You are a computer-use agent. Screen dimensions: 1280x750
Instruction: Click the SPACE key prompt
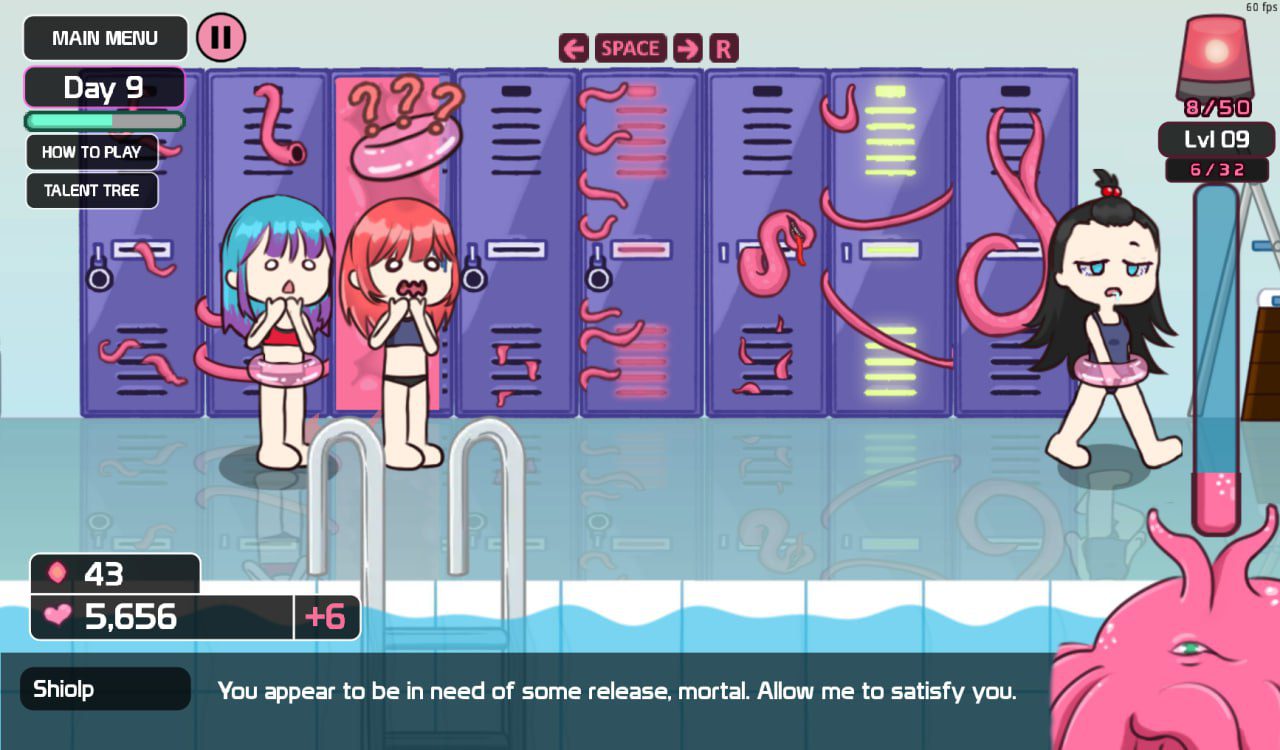coord(631,47)
